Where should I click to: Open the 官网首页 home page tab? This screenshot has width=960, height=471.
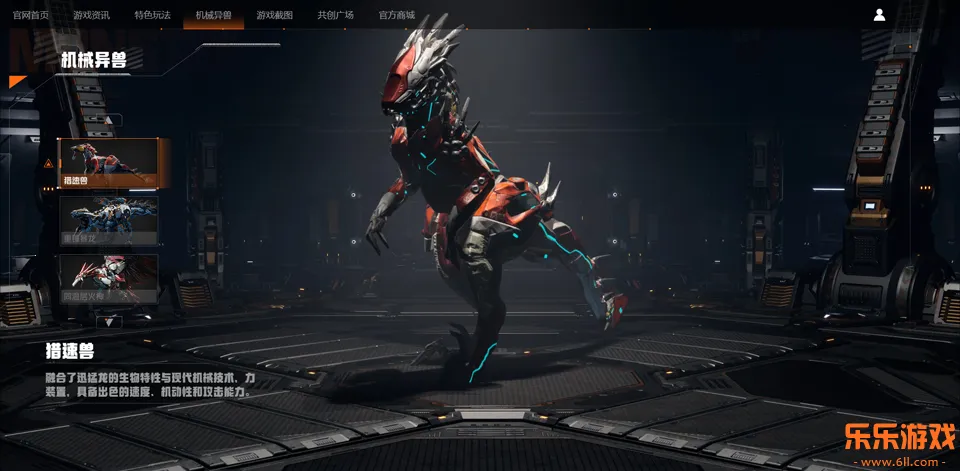(x=31, y=15)
